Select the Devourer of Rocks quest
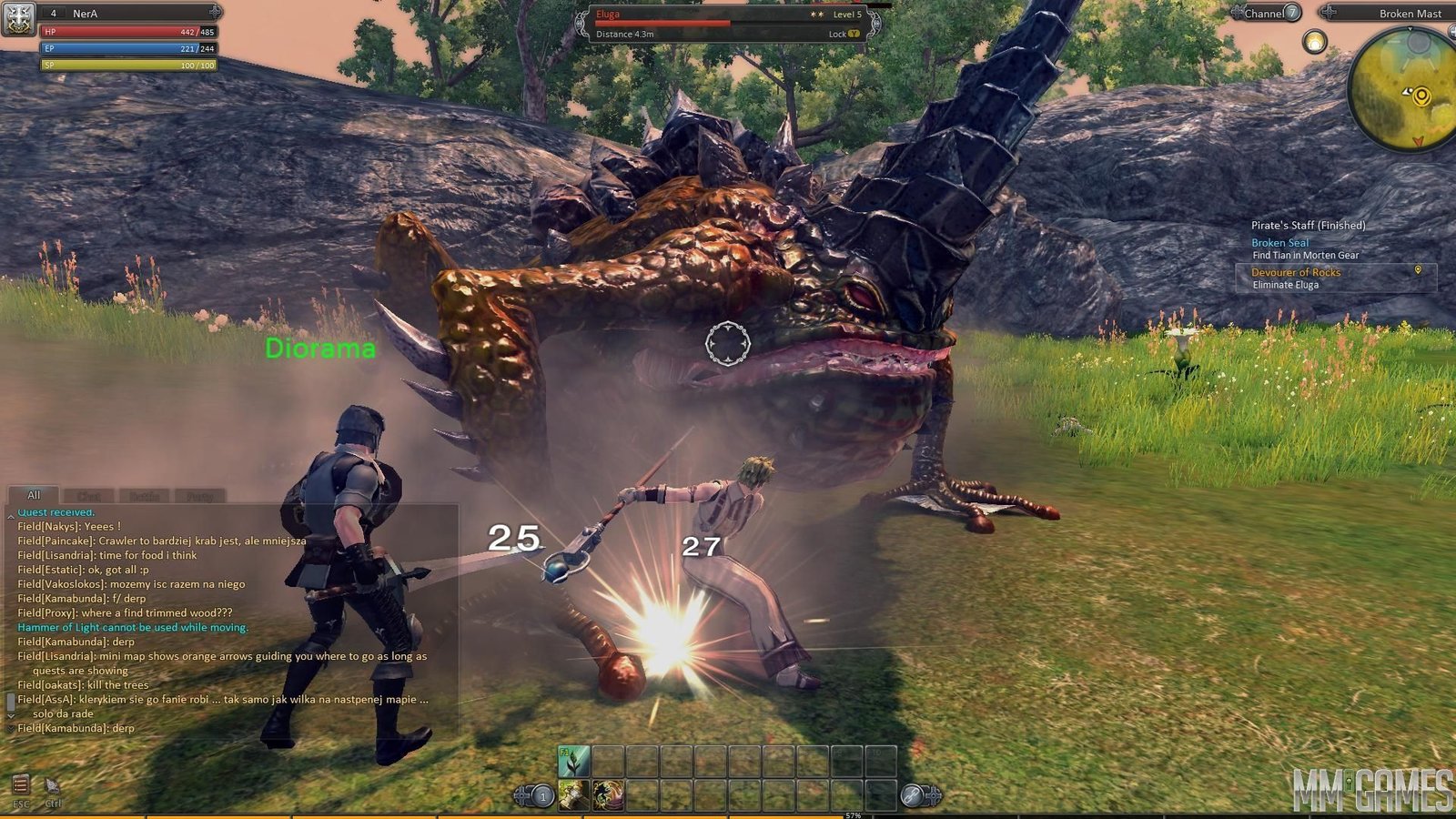 (1295, 272)
